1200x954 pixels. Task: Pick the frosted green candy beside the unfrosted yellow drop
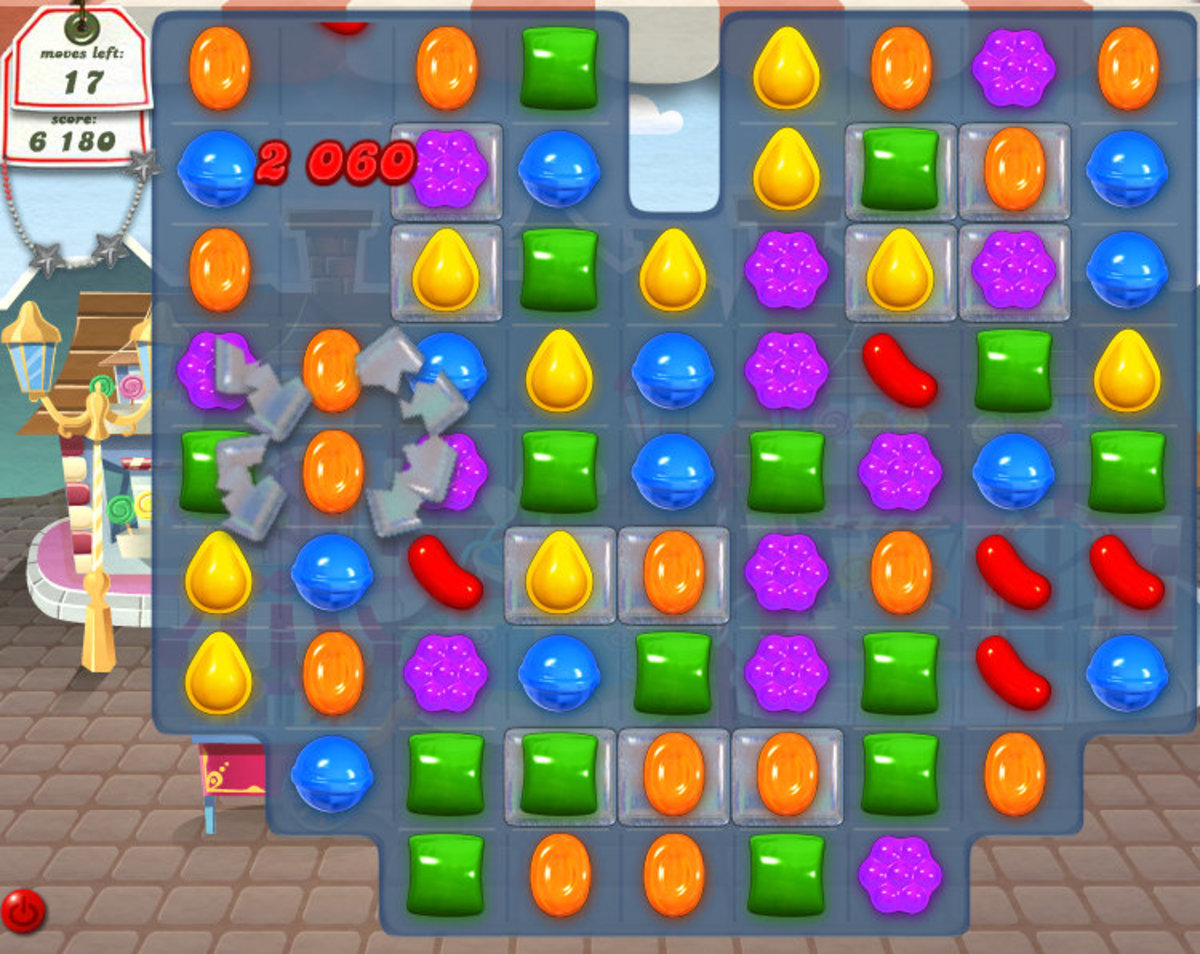pos(900,169)
